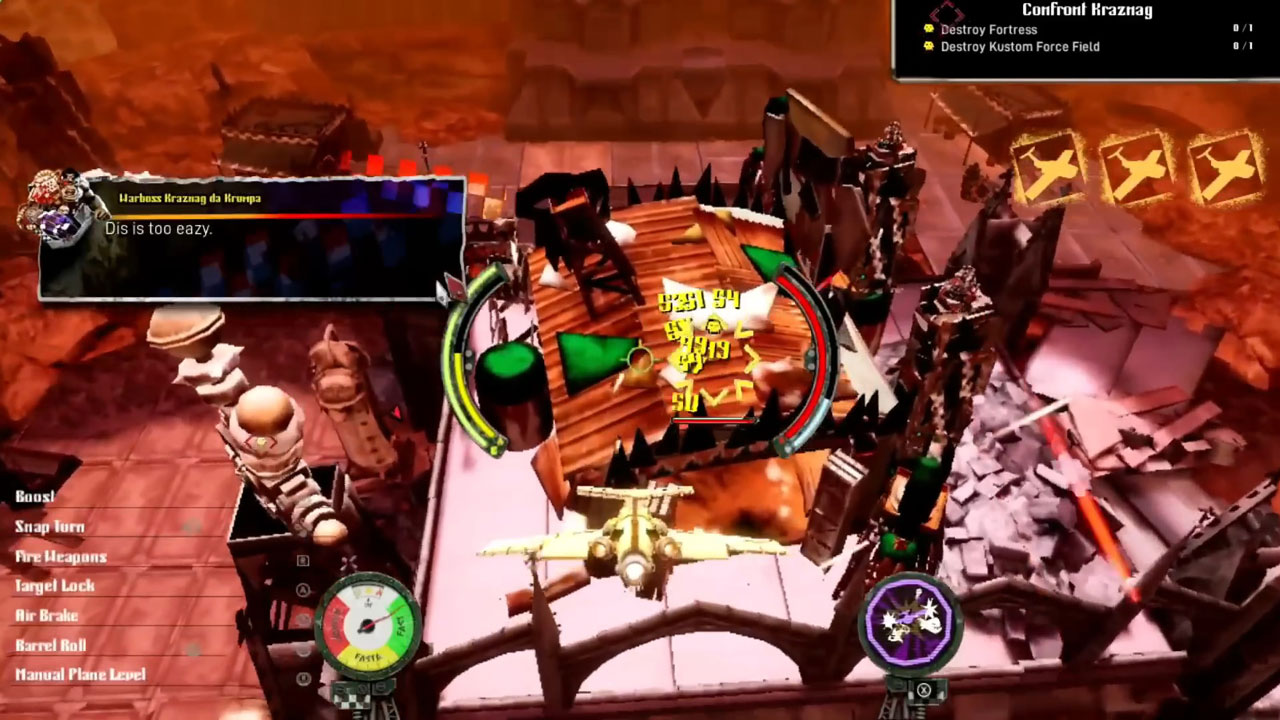Open the Confront Kraznag objective tracker

(1086, 11)
